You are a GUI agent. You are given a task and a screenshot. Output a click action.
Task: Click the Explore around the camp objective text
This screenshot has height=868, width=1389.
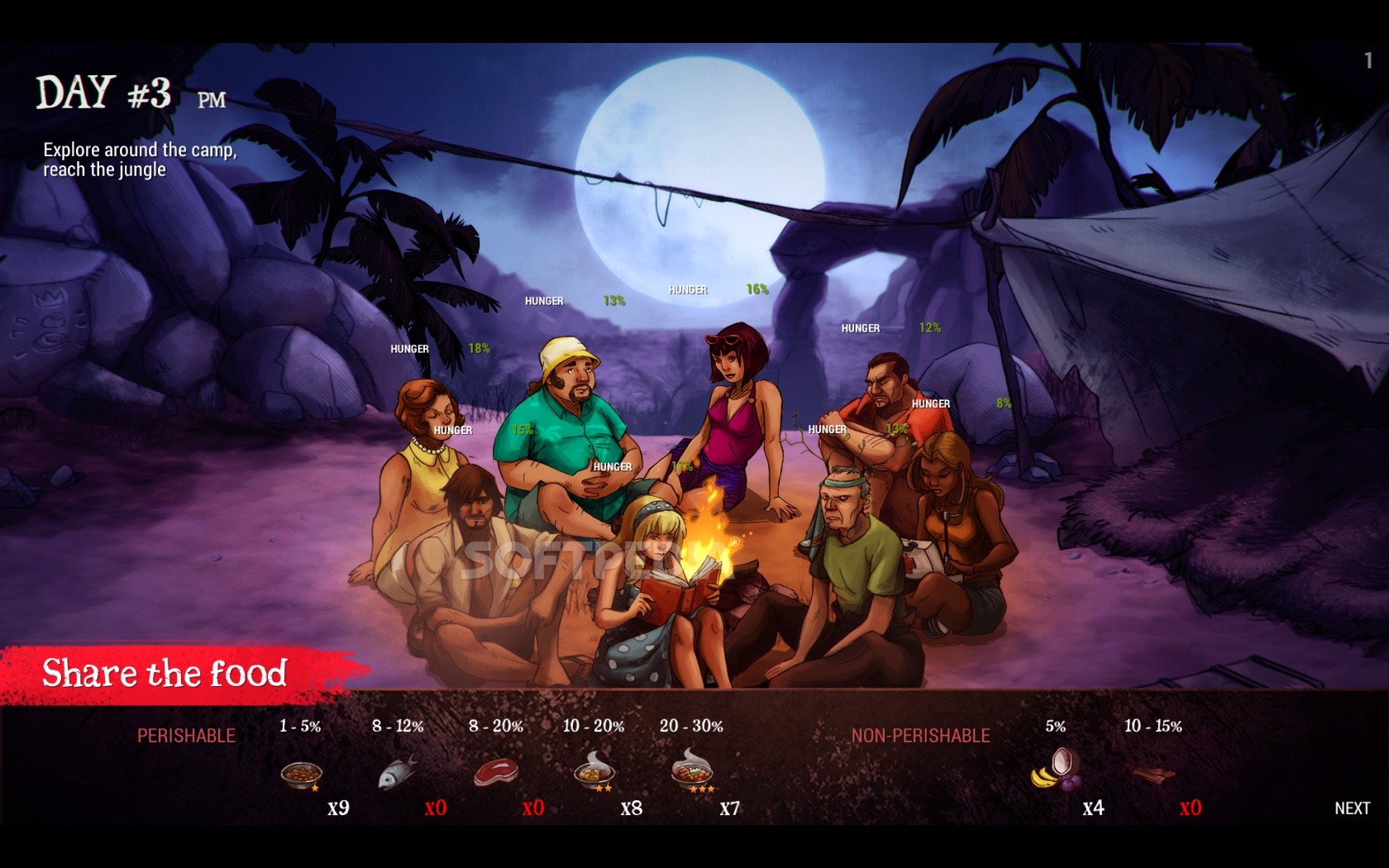pos(139,159)
